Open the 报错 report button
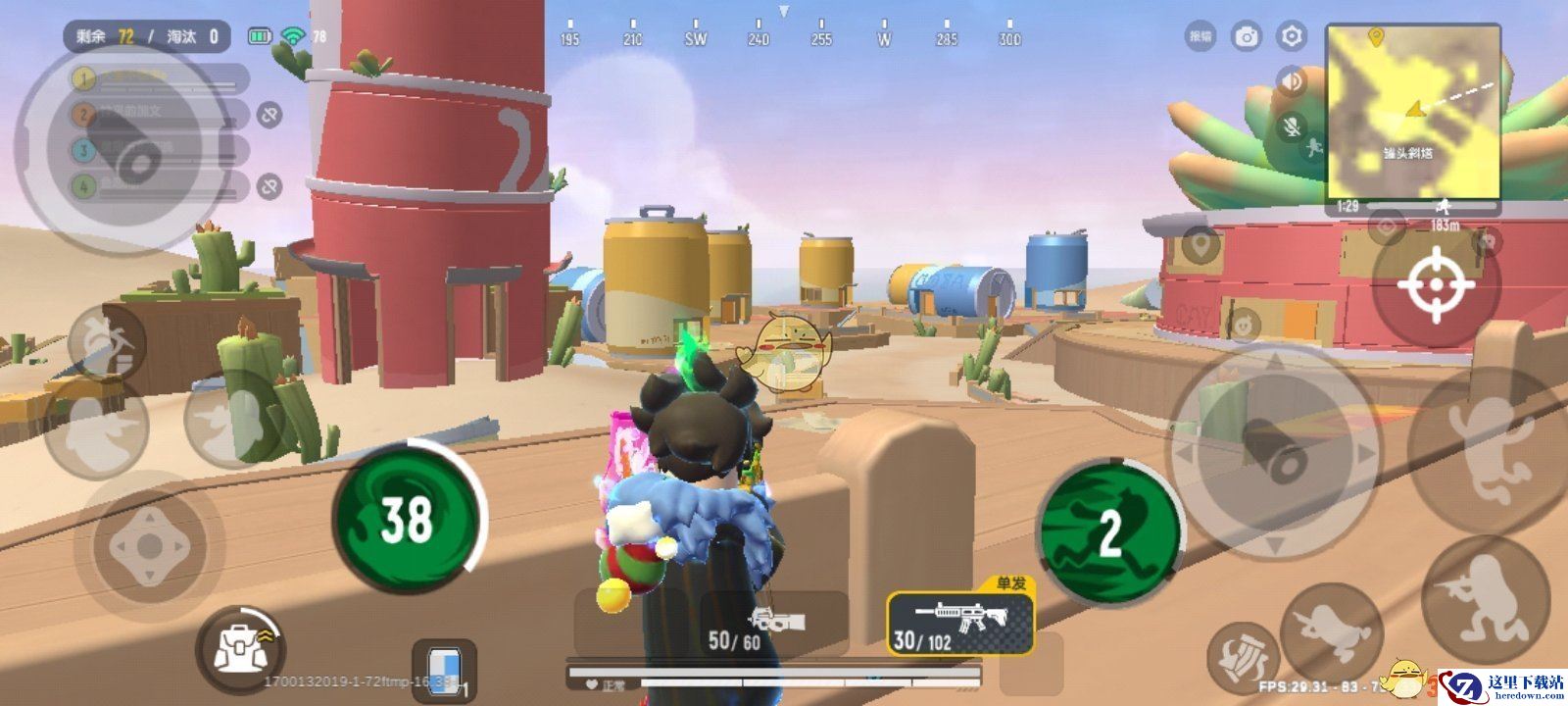The image size is (1568, 706). coord(1200,37)
